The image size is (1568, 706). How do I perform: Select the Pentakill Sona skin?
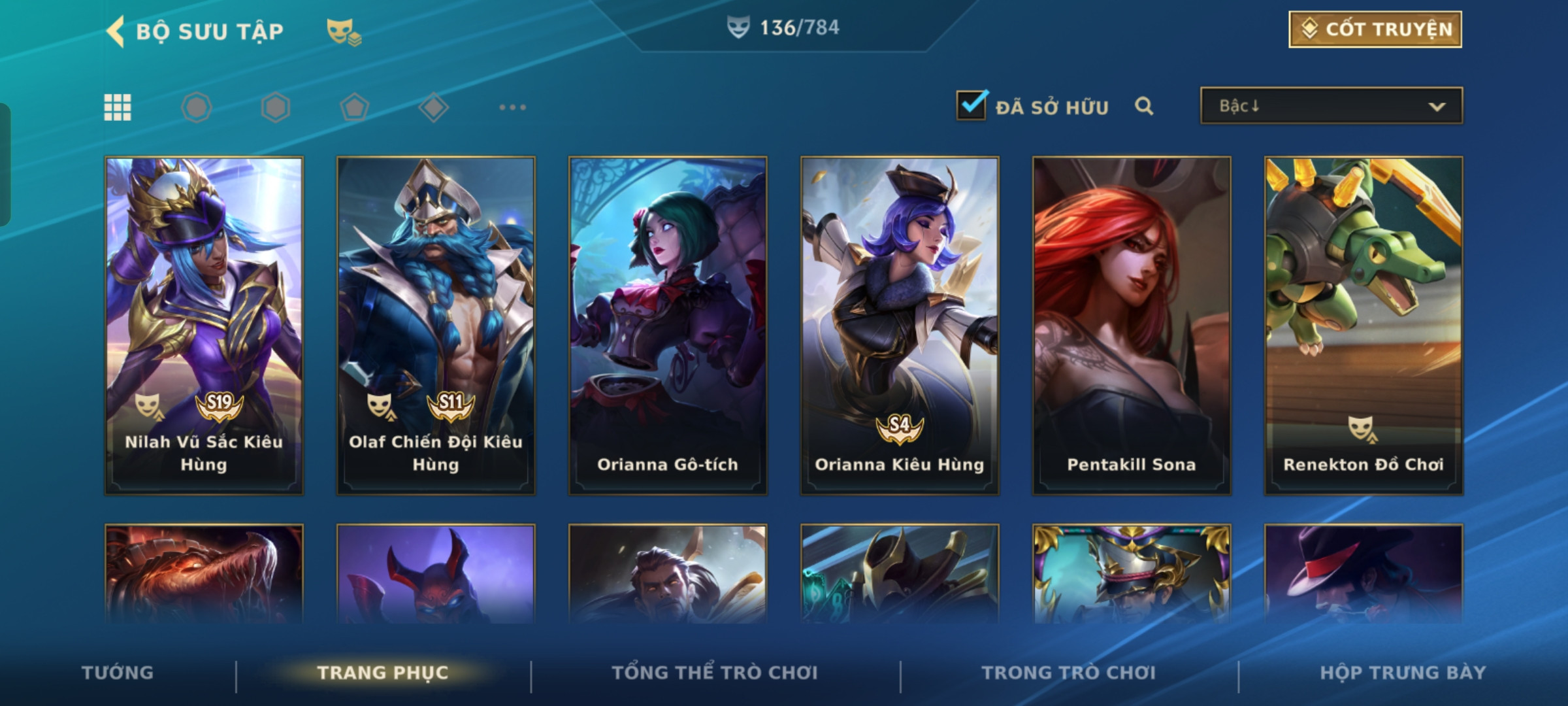[1132, 325]
